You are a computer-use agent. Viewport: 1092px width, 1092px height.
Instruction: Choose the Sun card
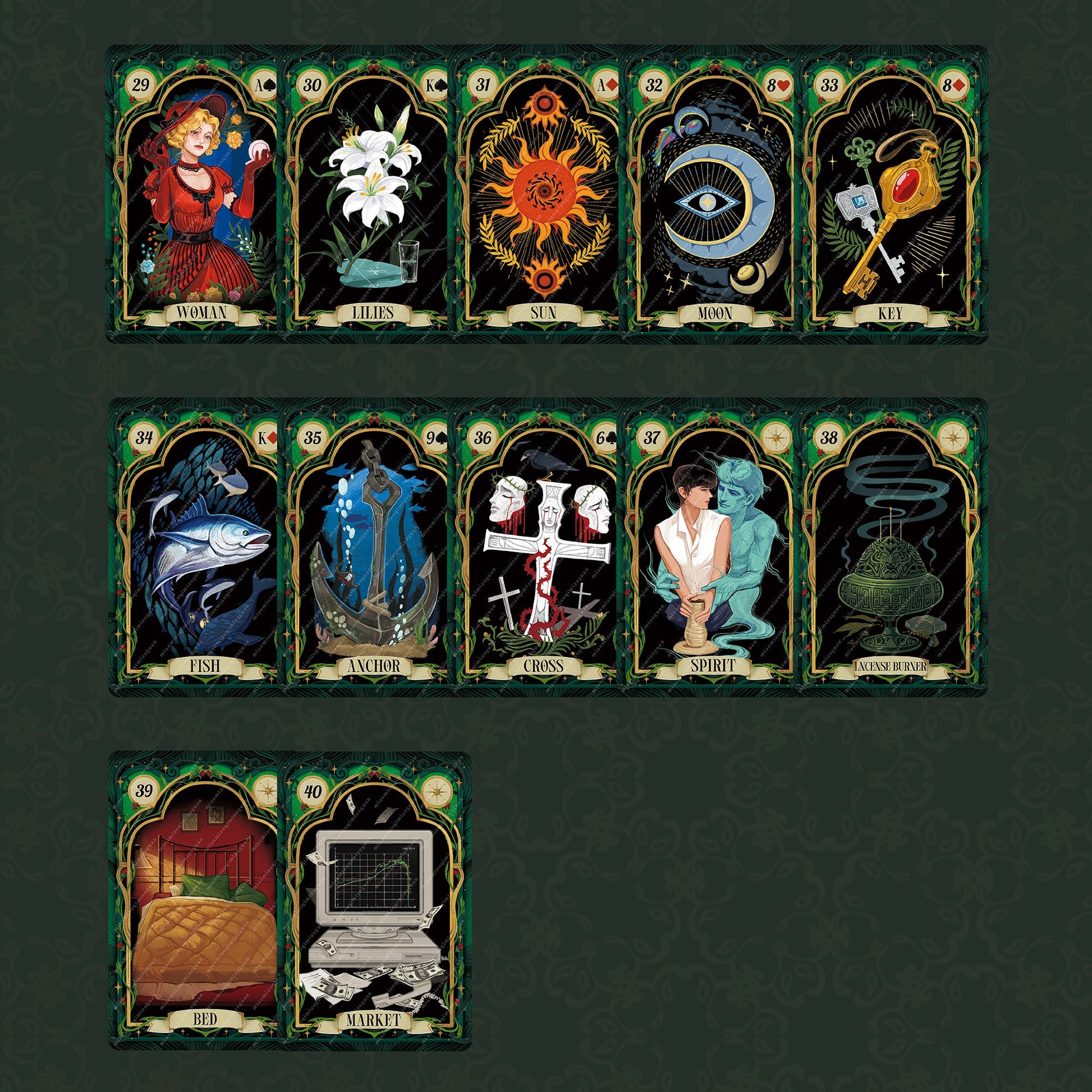542,195
